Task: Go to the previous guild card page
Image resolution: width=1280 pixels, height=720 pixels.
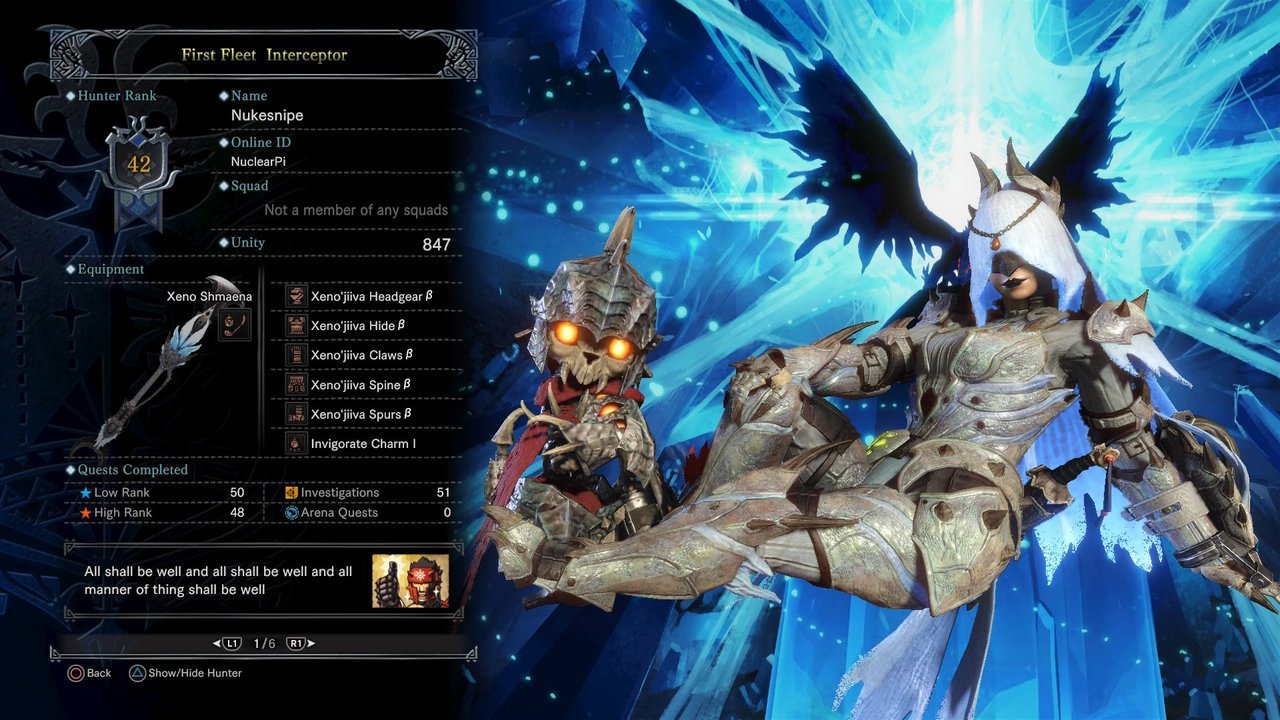Action: click(x=229, y=643)
